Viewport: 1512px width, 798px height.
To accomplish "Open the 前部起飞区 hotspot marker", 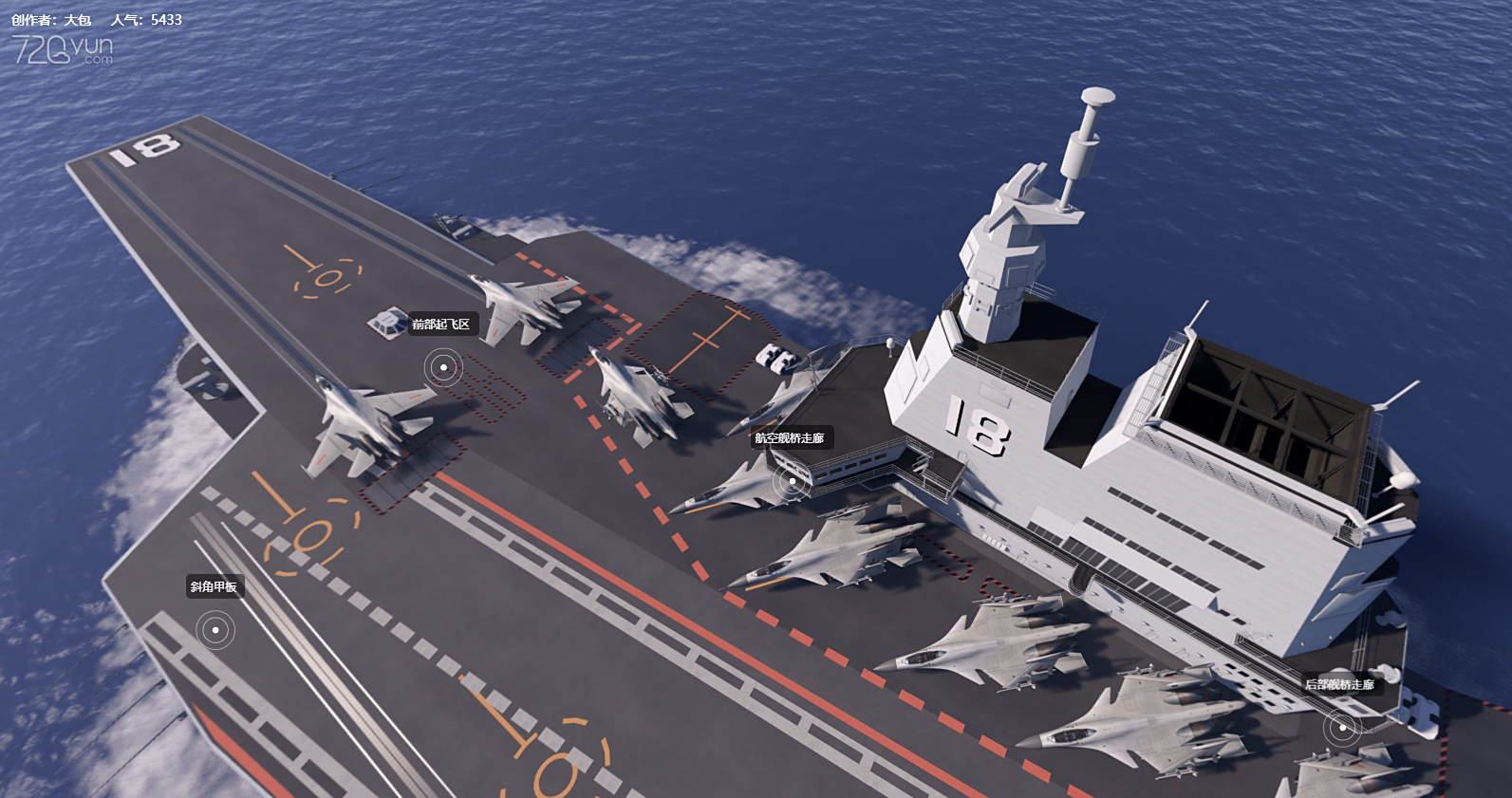I will click(x=443, y=367).
